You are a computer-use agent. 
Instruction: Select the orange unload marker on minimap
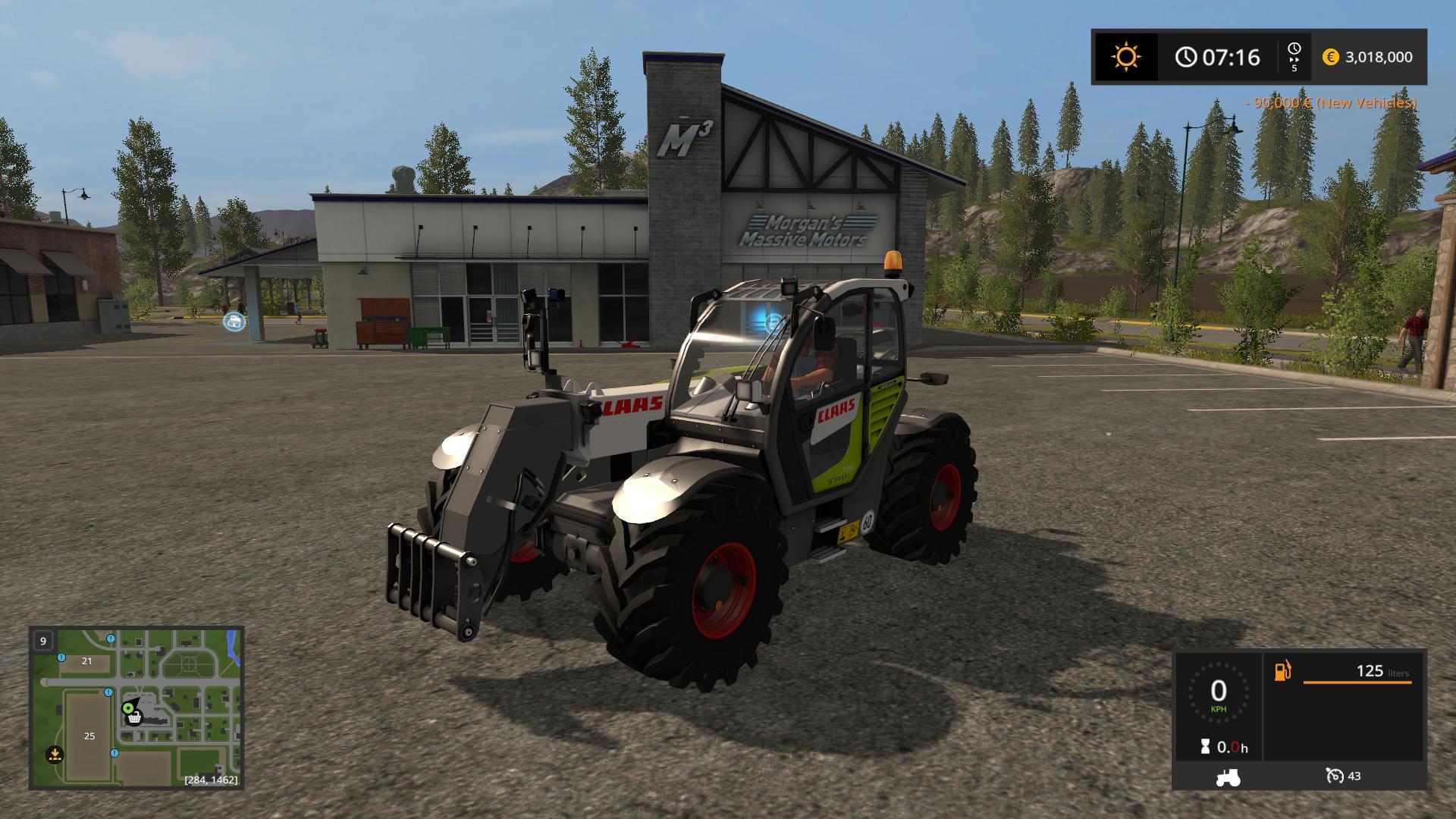click(x=55, y=754)
